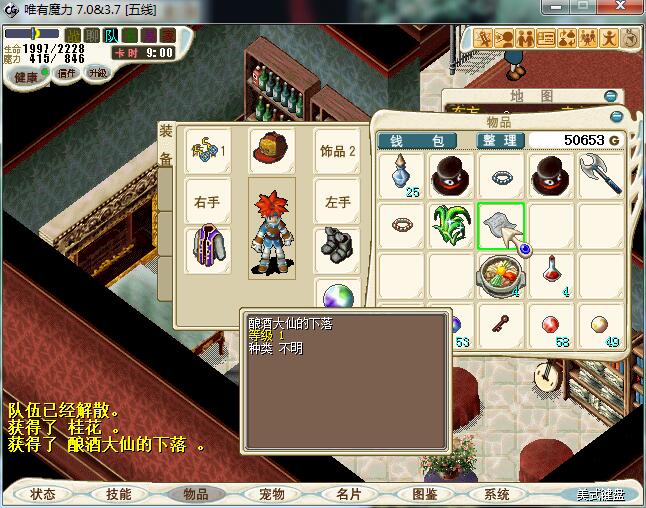Open the 宠物 pets menu
Image resolution: width=646 pixels, height=508 pixels.
[271, 494]
